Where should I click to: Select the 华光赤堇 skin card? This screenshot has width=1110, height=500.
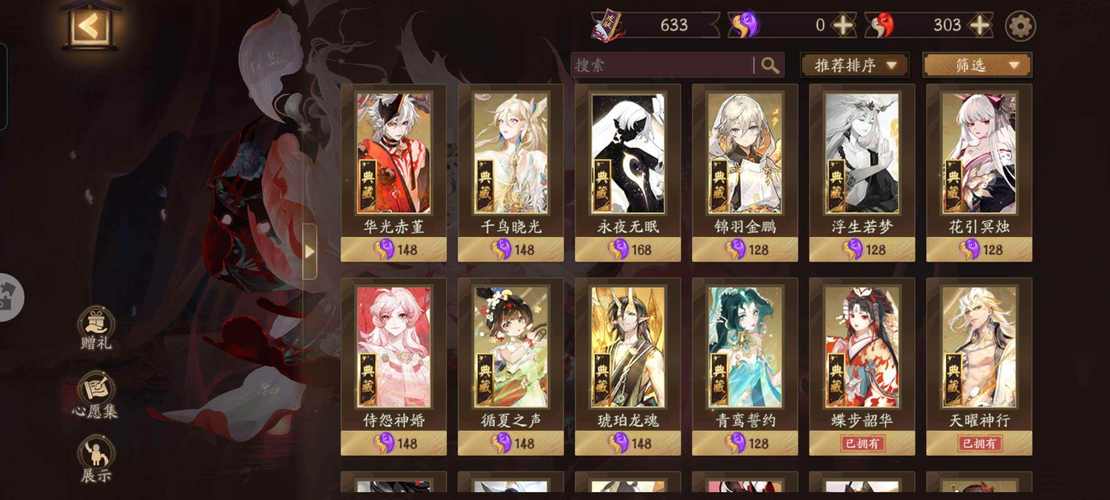(x=394, y=170)
